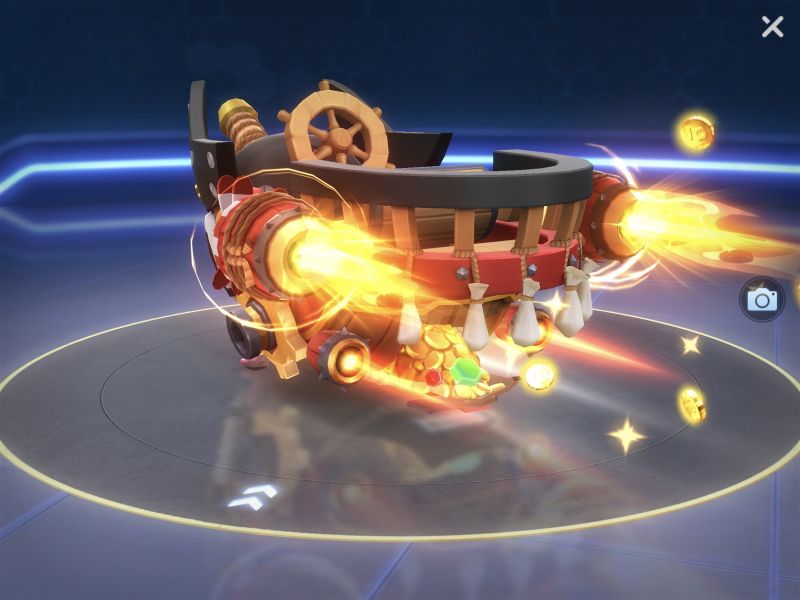Tap the camera screenshot button

point(762,299)
